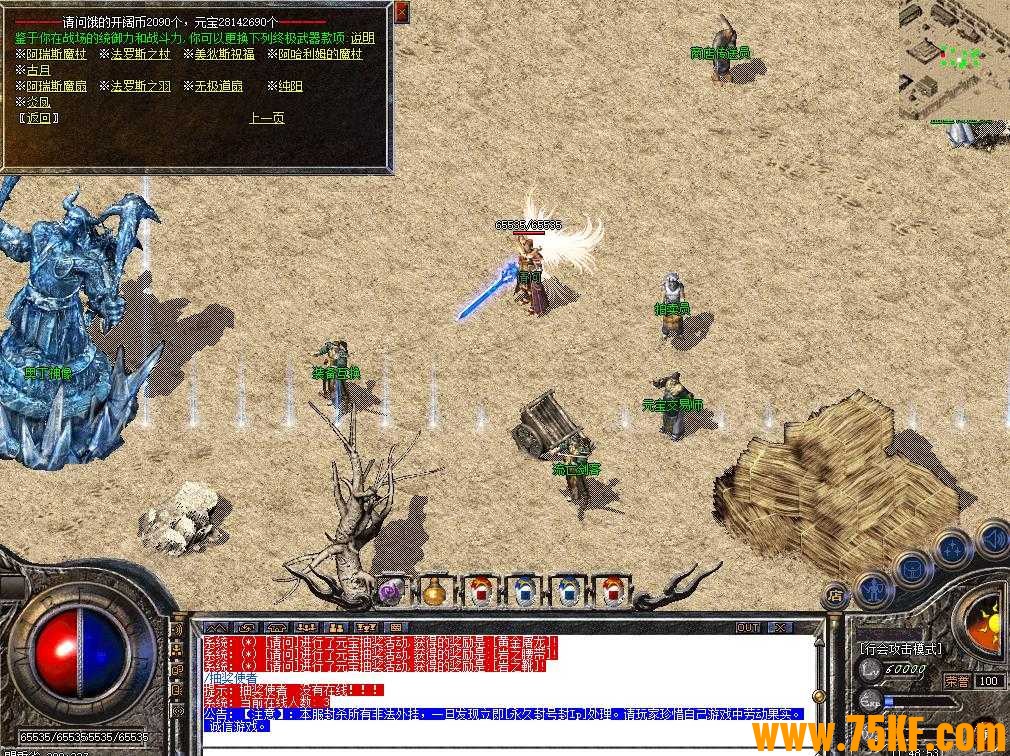Use the purple orb belt item

click(x=391, y=592)
